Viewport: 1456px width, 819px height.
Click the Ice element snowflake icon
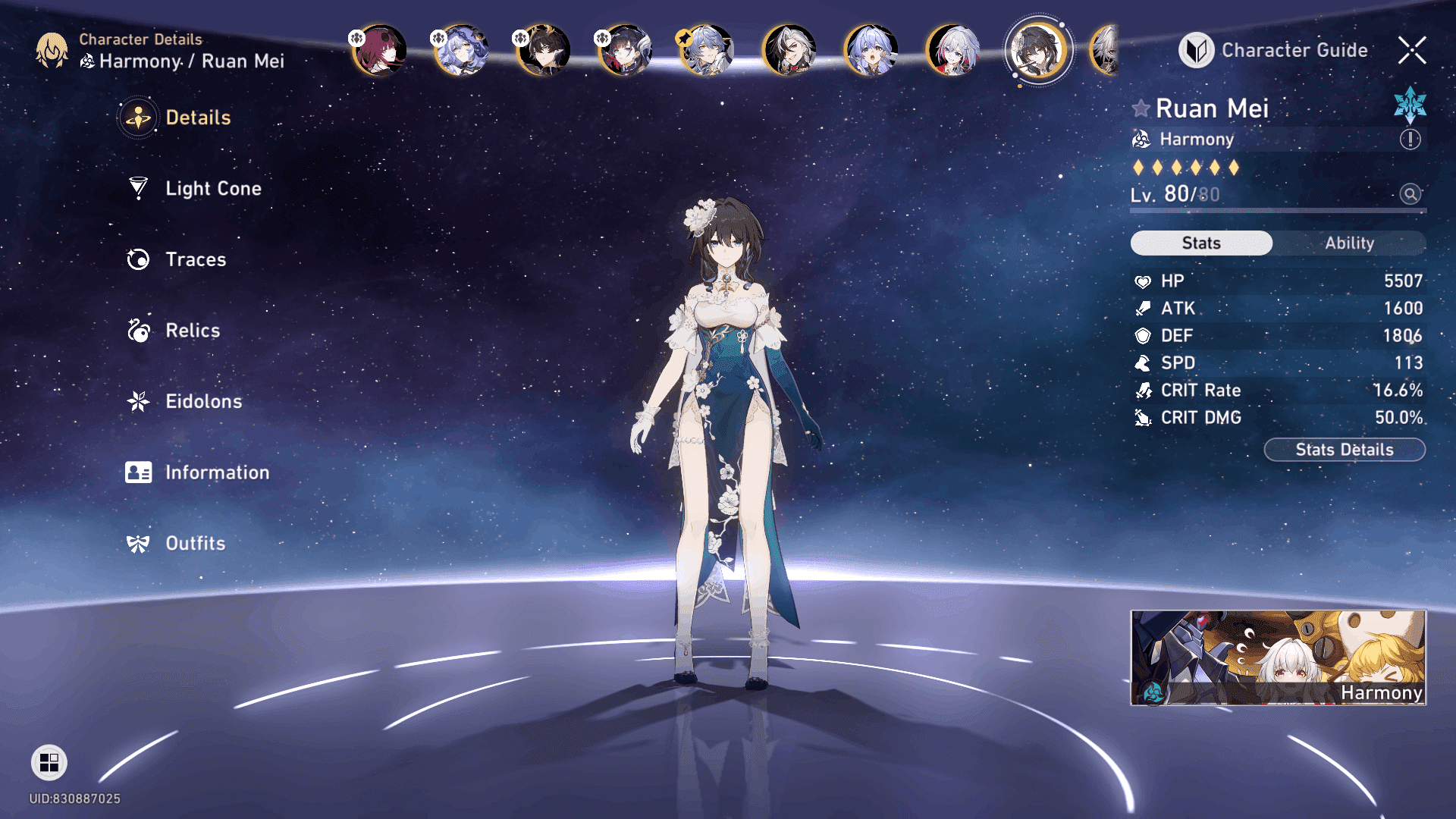pyautogui.click(x=1410, y=105)
